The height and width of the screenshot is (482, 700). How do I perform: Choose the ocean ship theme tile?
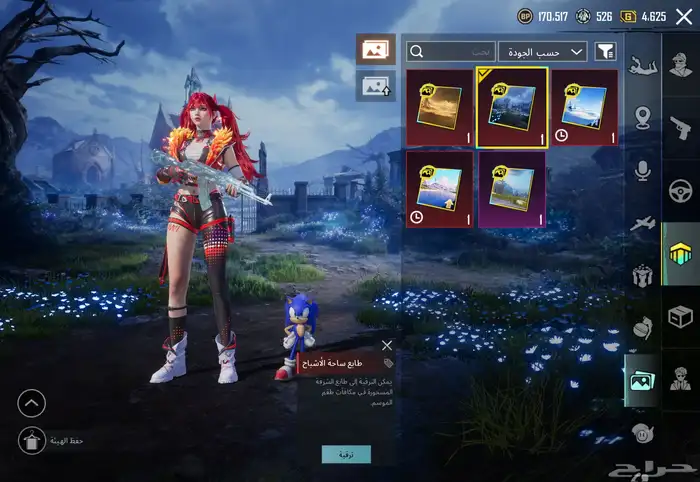[583, 107]
